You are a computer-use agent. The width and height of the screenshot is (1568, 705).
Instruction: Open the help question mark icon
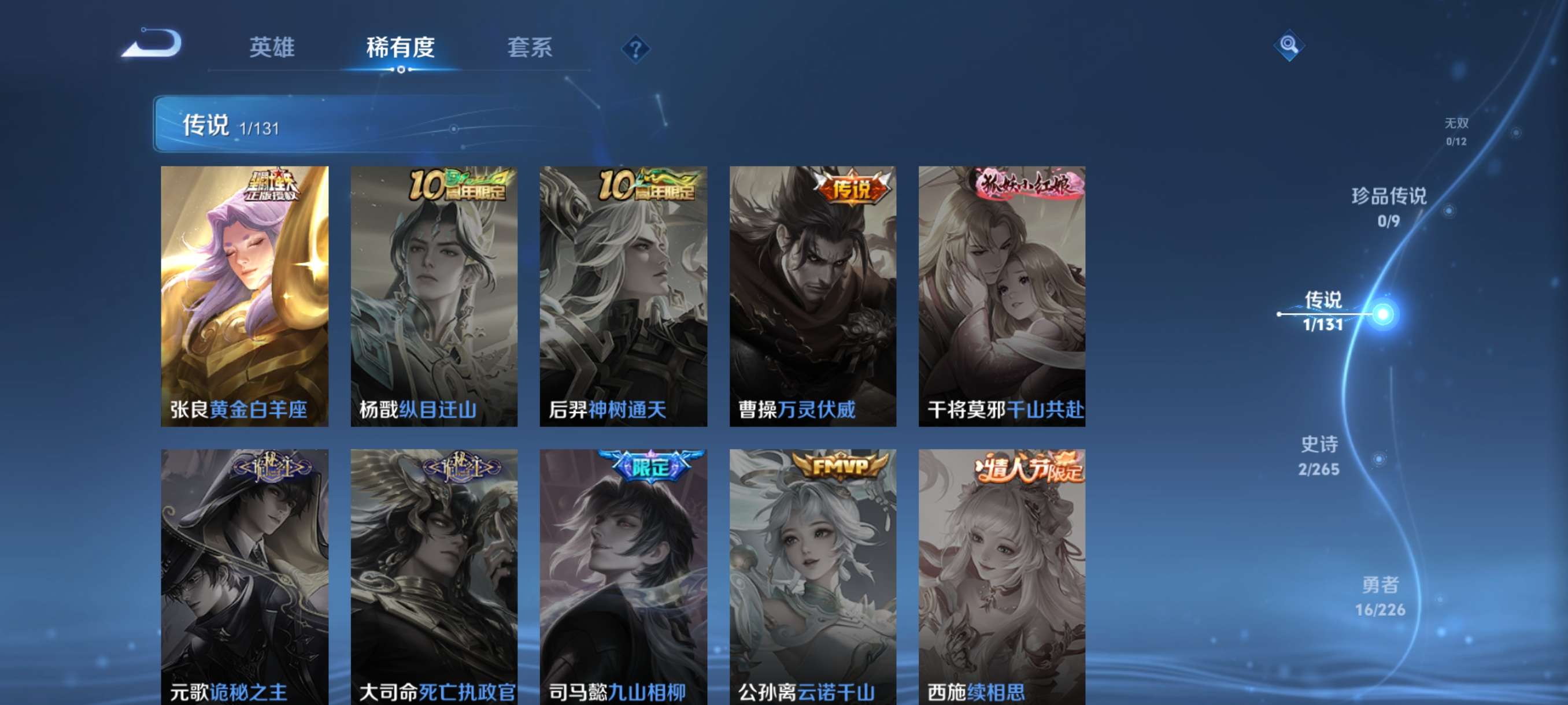tap(637, 47)
